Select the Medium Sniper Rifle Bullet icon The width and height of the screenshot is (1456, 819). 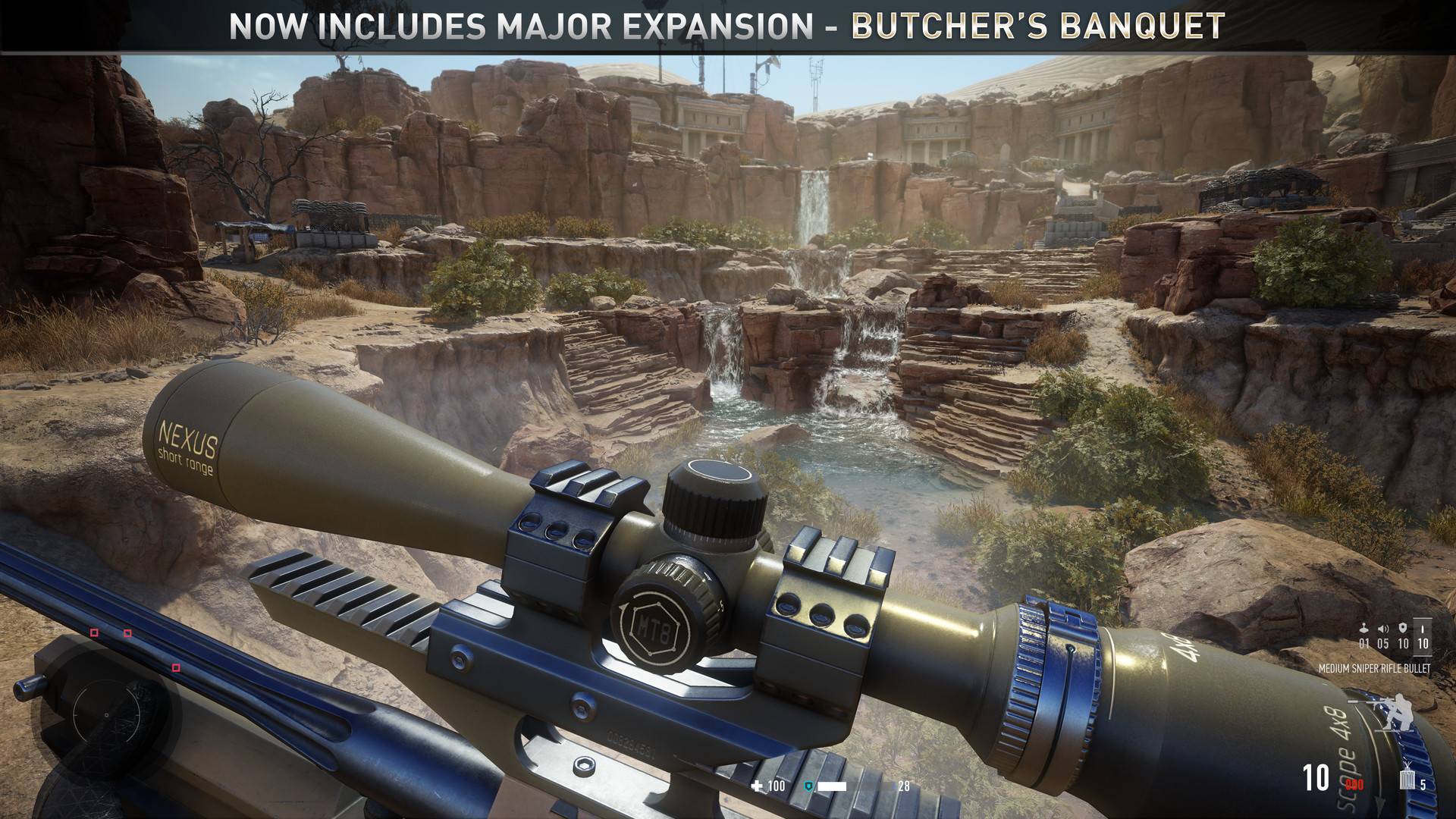click(1423, 629)
